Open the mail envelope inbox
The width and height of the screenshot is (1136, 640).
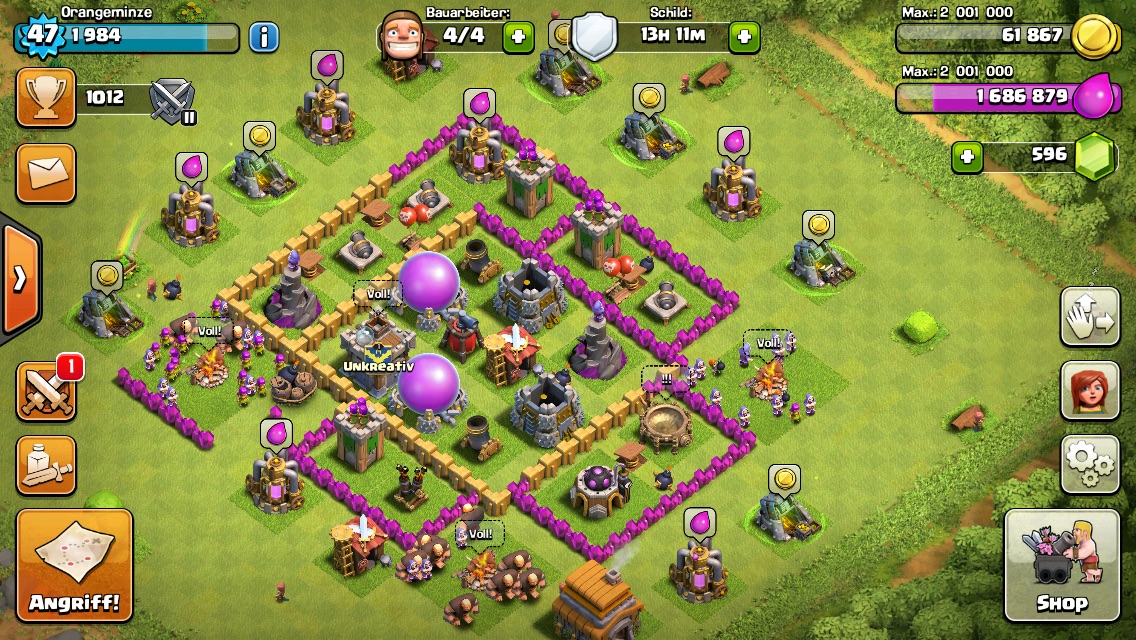pos(46,172)
